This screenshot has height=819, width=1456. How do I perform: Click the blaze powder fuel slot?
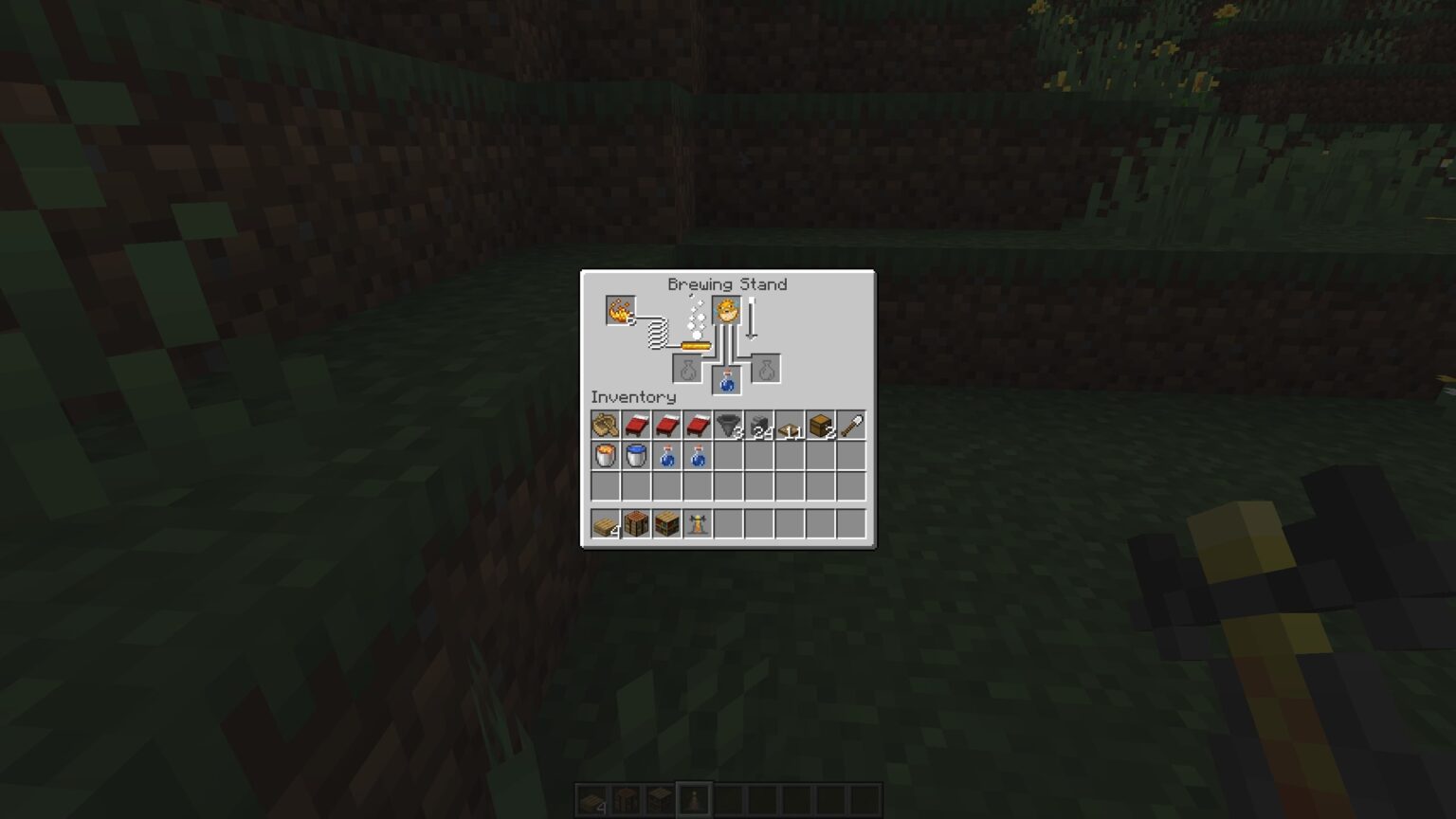[x=621, y=309]
